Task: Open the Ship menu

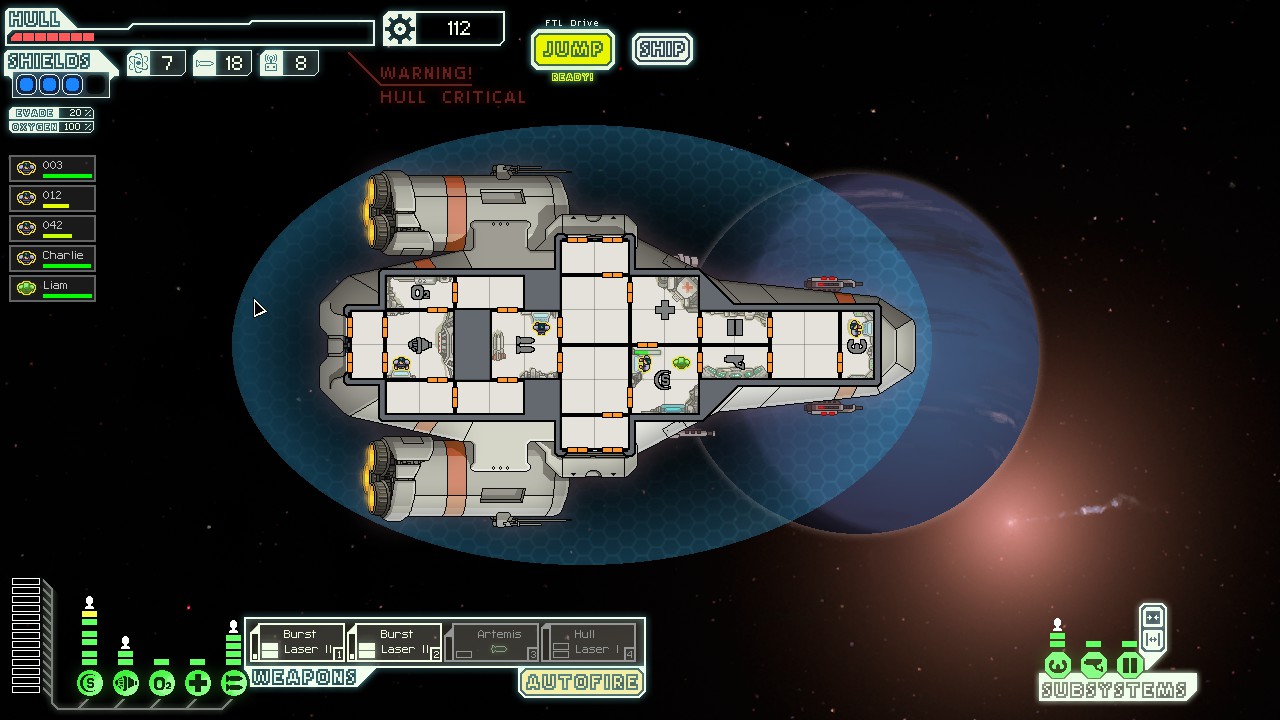Action: [x=662, y=49]
